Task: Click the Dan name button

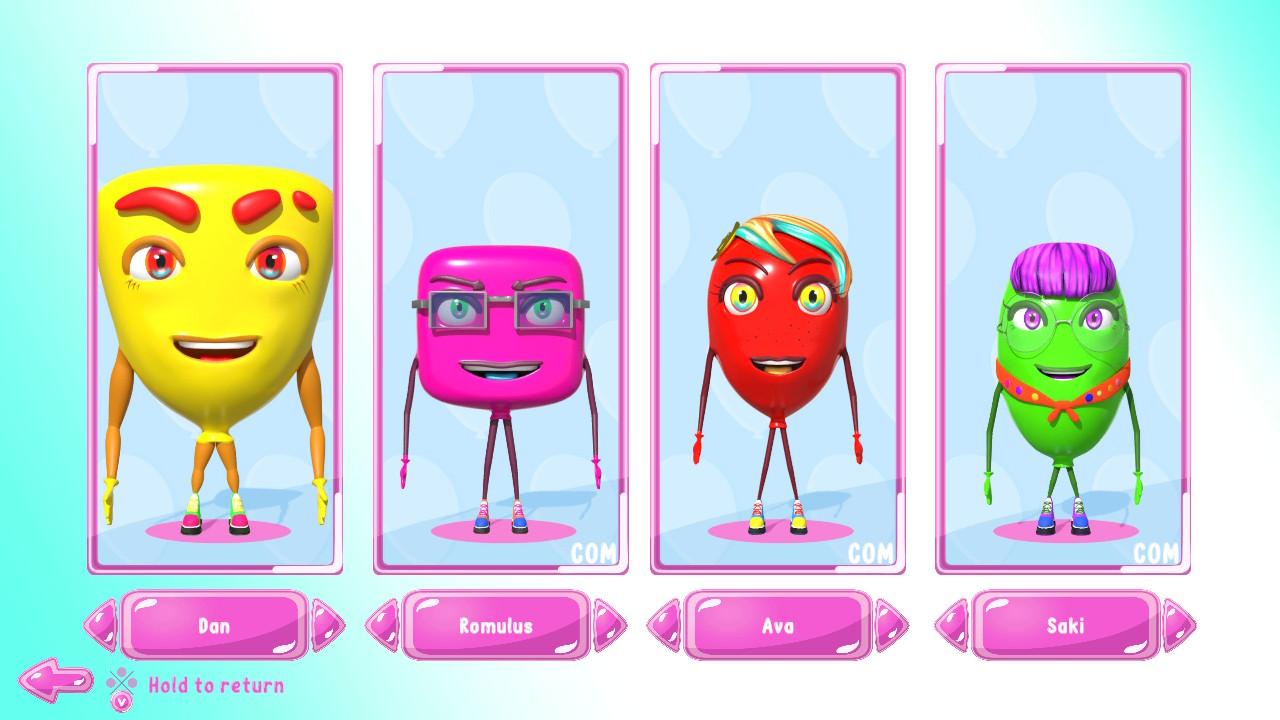Action: click(214, 626)
